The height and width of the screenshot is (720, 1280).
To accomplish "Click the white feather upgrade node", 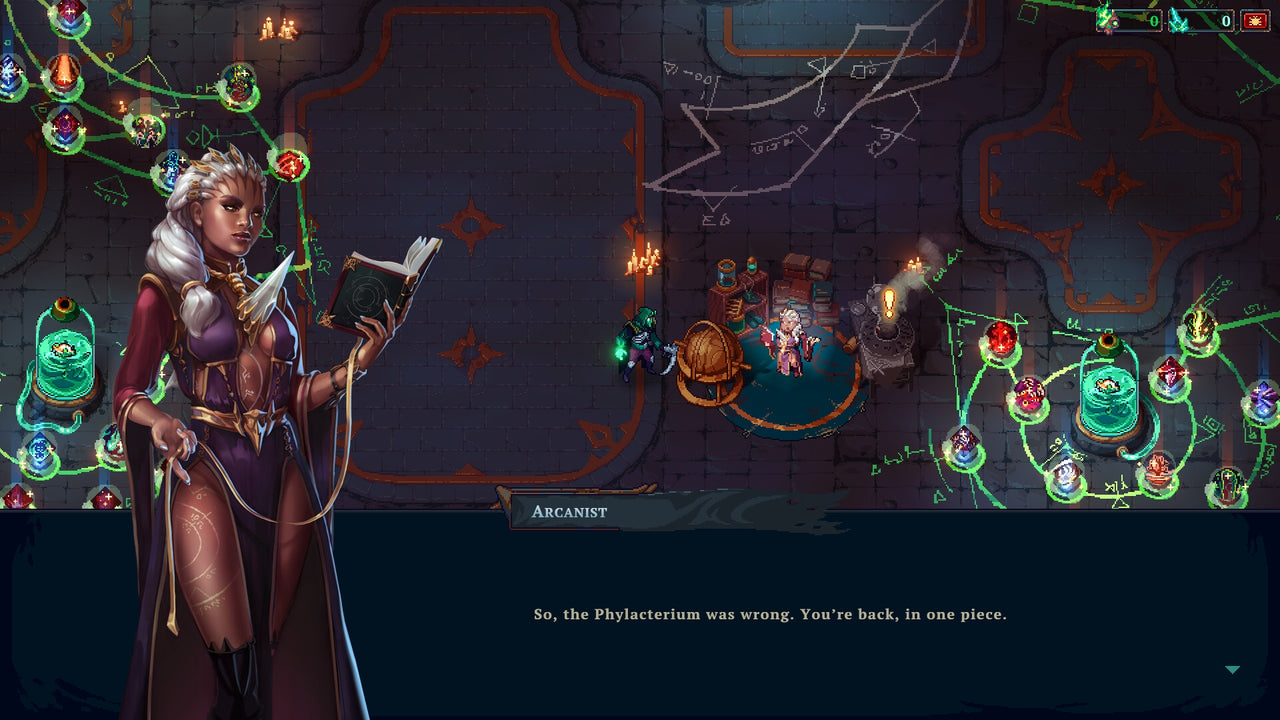I will (x=1066, y=471).
